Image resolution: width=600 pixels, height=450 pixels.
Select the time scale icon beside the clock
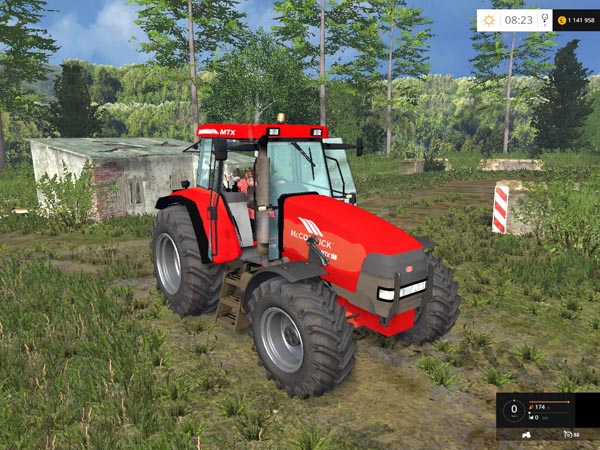point(544,19)
